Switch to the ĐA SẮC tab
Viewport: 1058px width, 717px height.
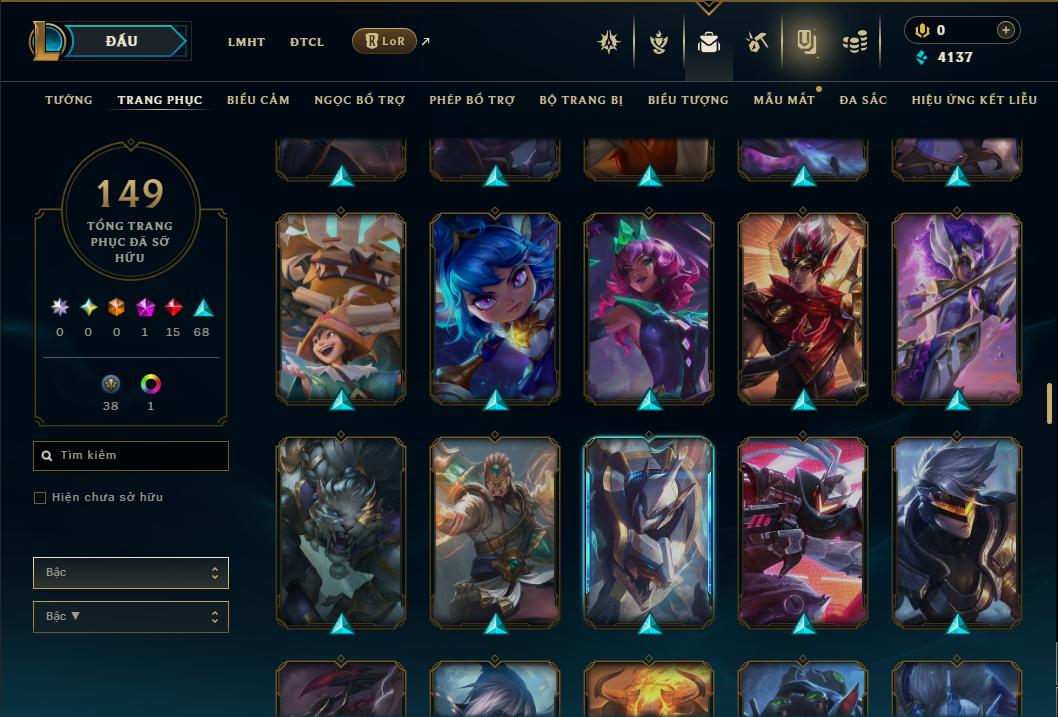point(863,100)
